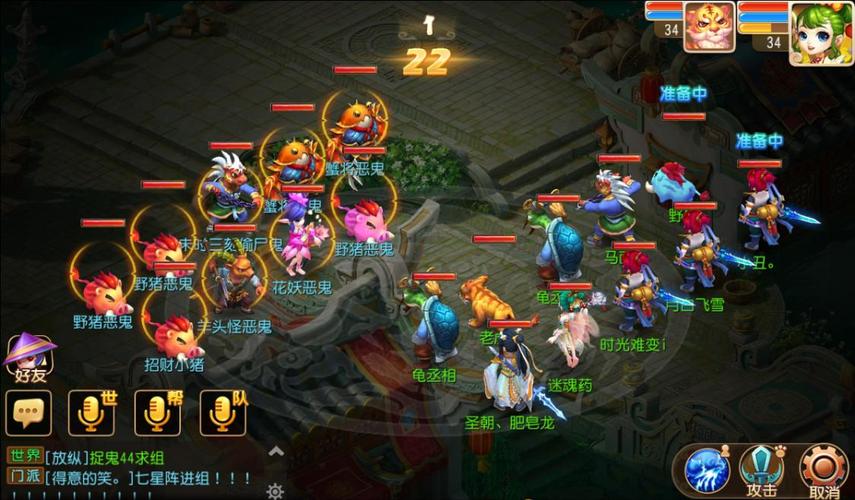The width and height of the screenshot is (855, 500).
Task: Click the 取消 cancel gear button
Action: 824,469
